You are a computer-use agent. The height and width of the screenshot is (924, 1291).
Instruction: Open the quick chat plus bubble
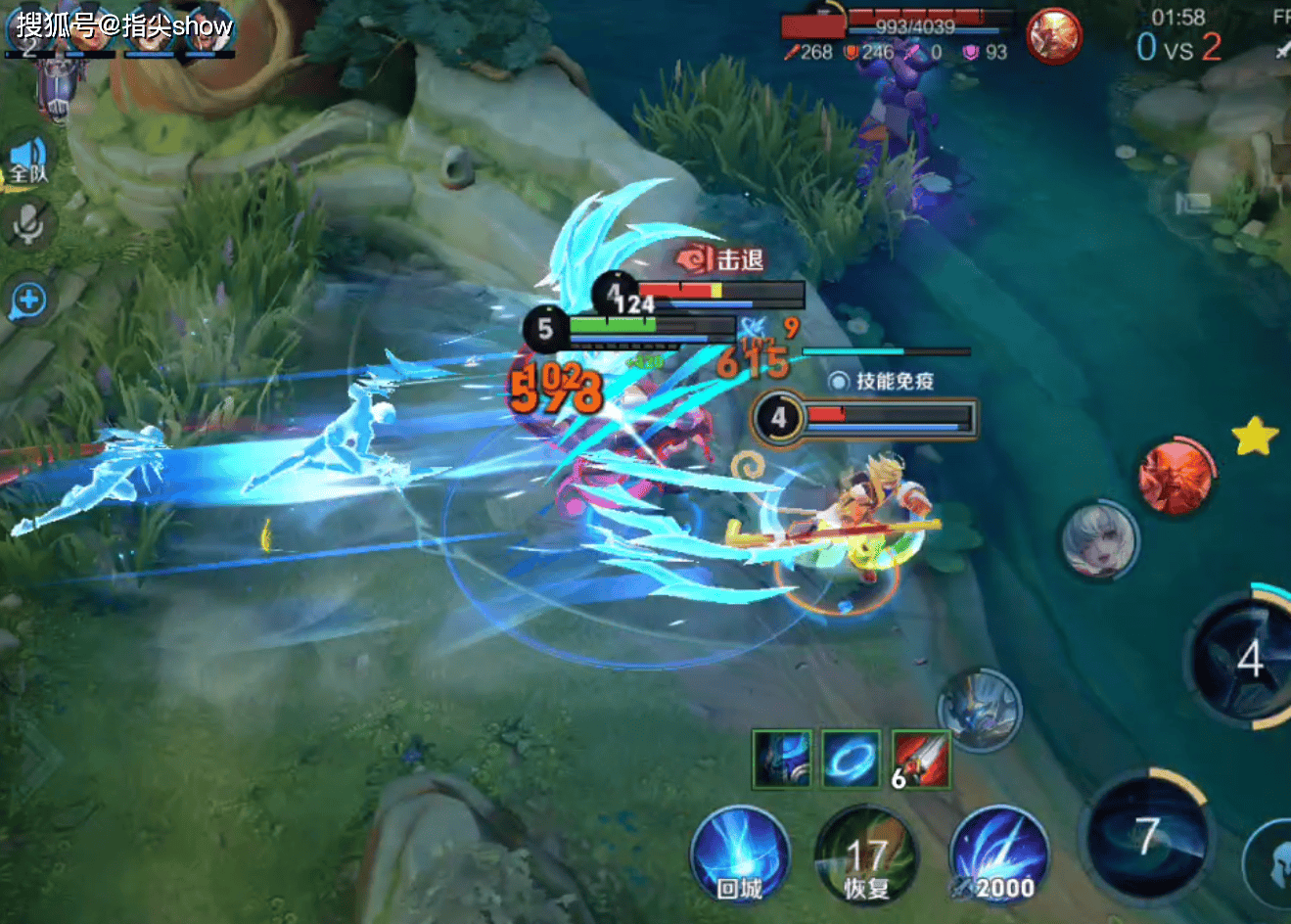(x=28, y=300)
